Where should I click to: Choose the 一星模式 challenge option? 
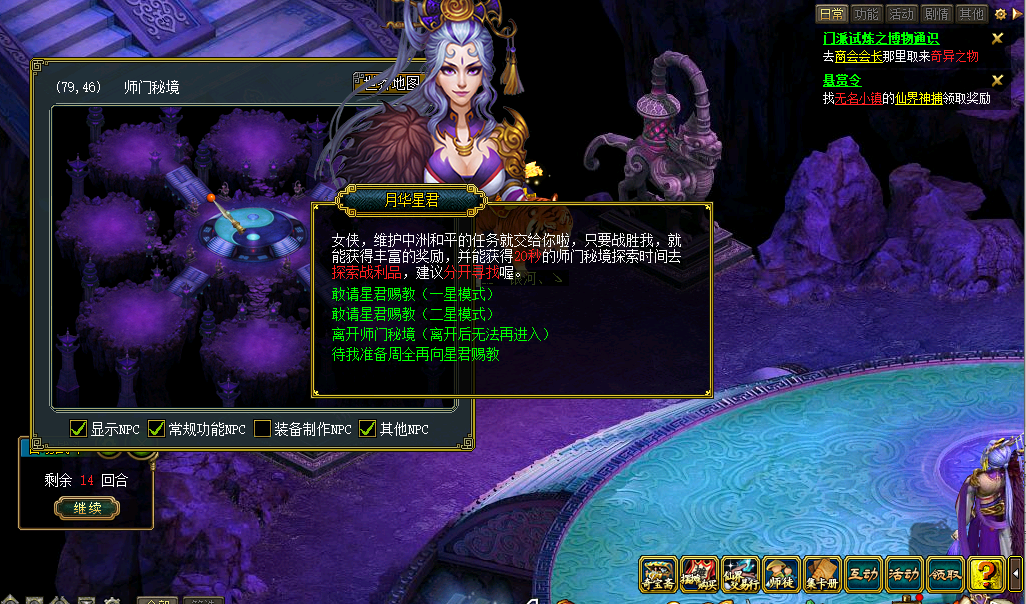[412, 294]
